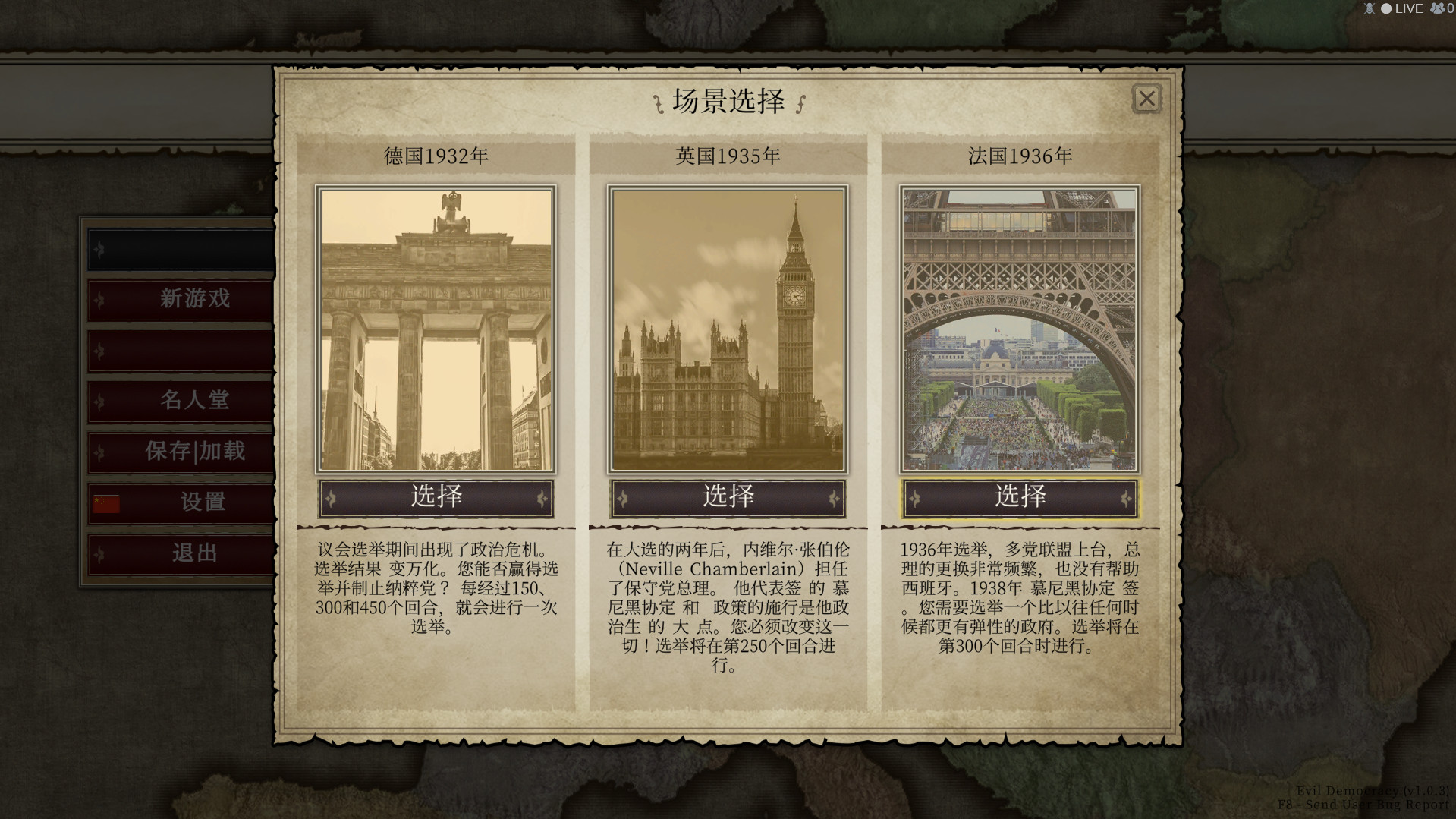Screen dimensions: 1456x819
Task: Select the Britain 1935 scenario
Action: pos(728,498)
